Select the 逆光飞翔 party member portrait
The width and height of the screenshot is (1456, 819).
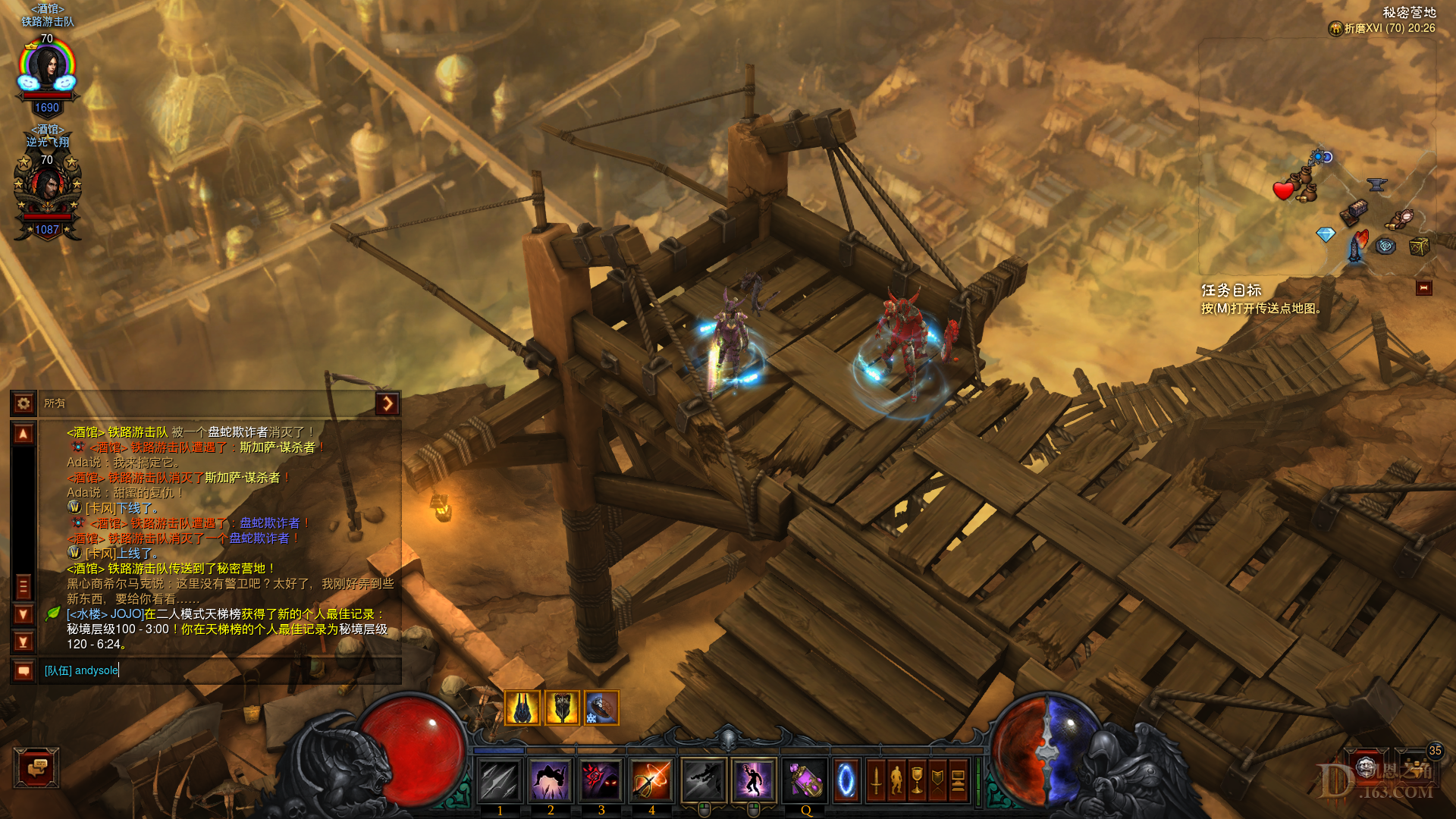point(47,190)
